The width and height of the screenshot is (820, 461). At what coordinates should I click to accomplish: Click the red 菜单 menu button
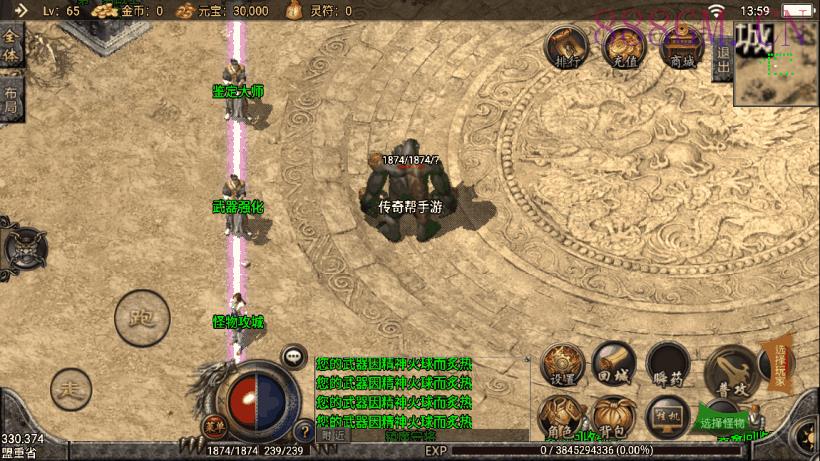(212, 427)
